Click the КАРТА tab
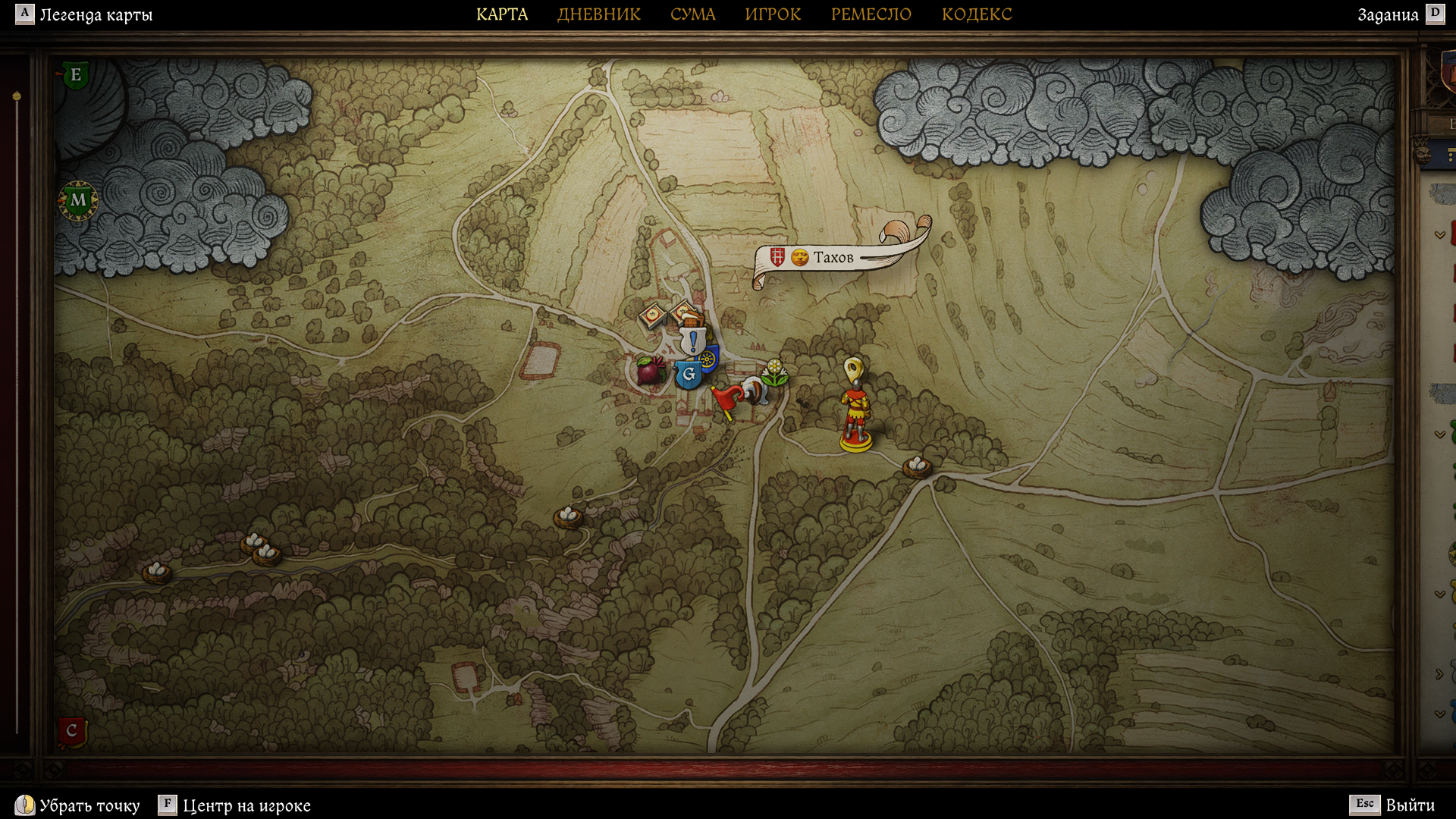The image size is (1456, 819). (x=502, y=14)
